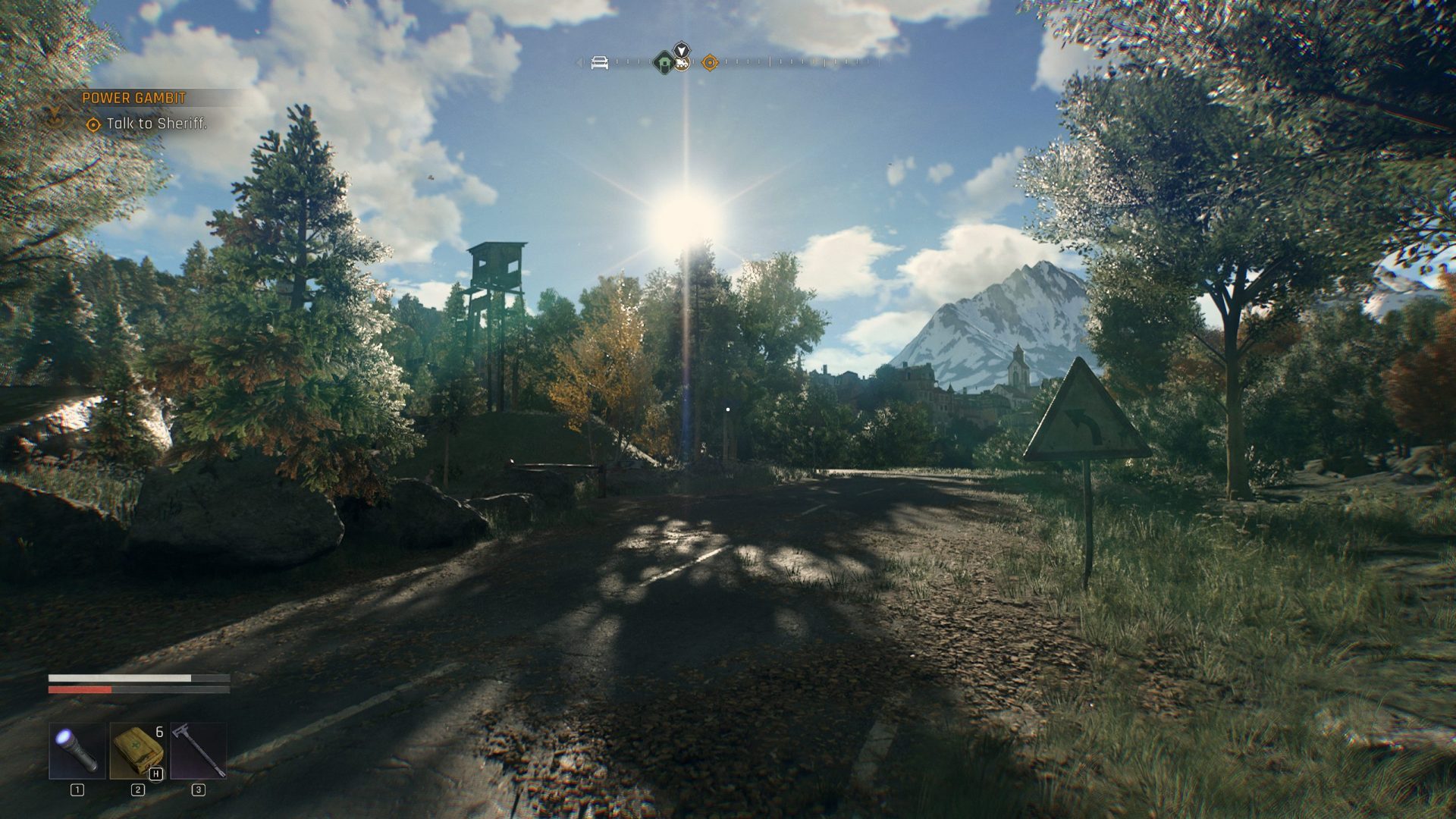
Task: Click the truck medallion icon at compass center
Action: [x=682, y=64]
